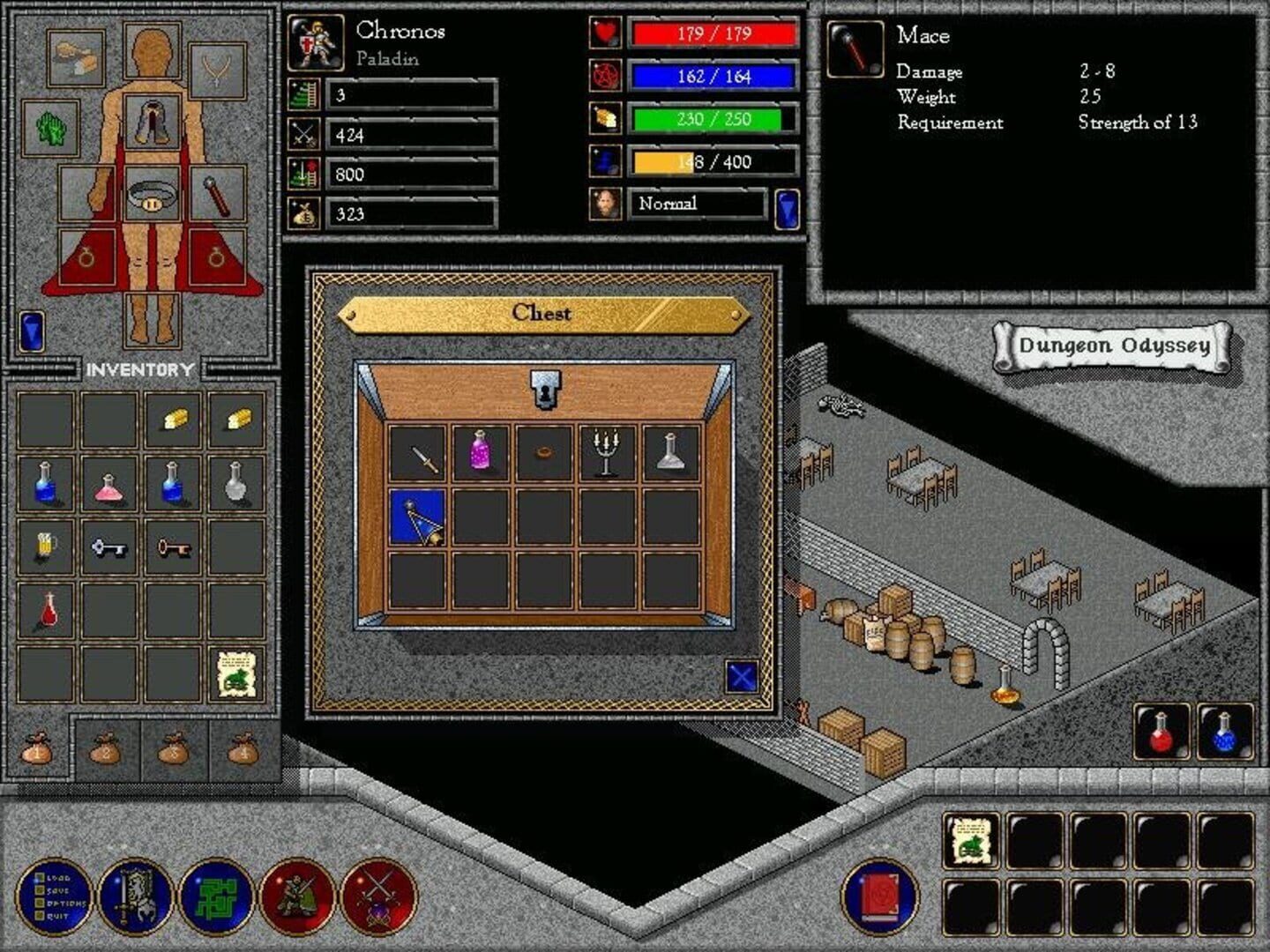Screen dimensions: 1270x952
Task: Click Chronos's Paladin portrait
Action: 313,45
